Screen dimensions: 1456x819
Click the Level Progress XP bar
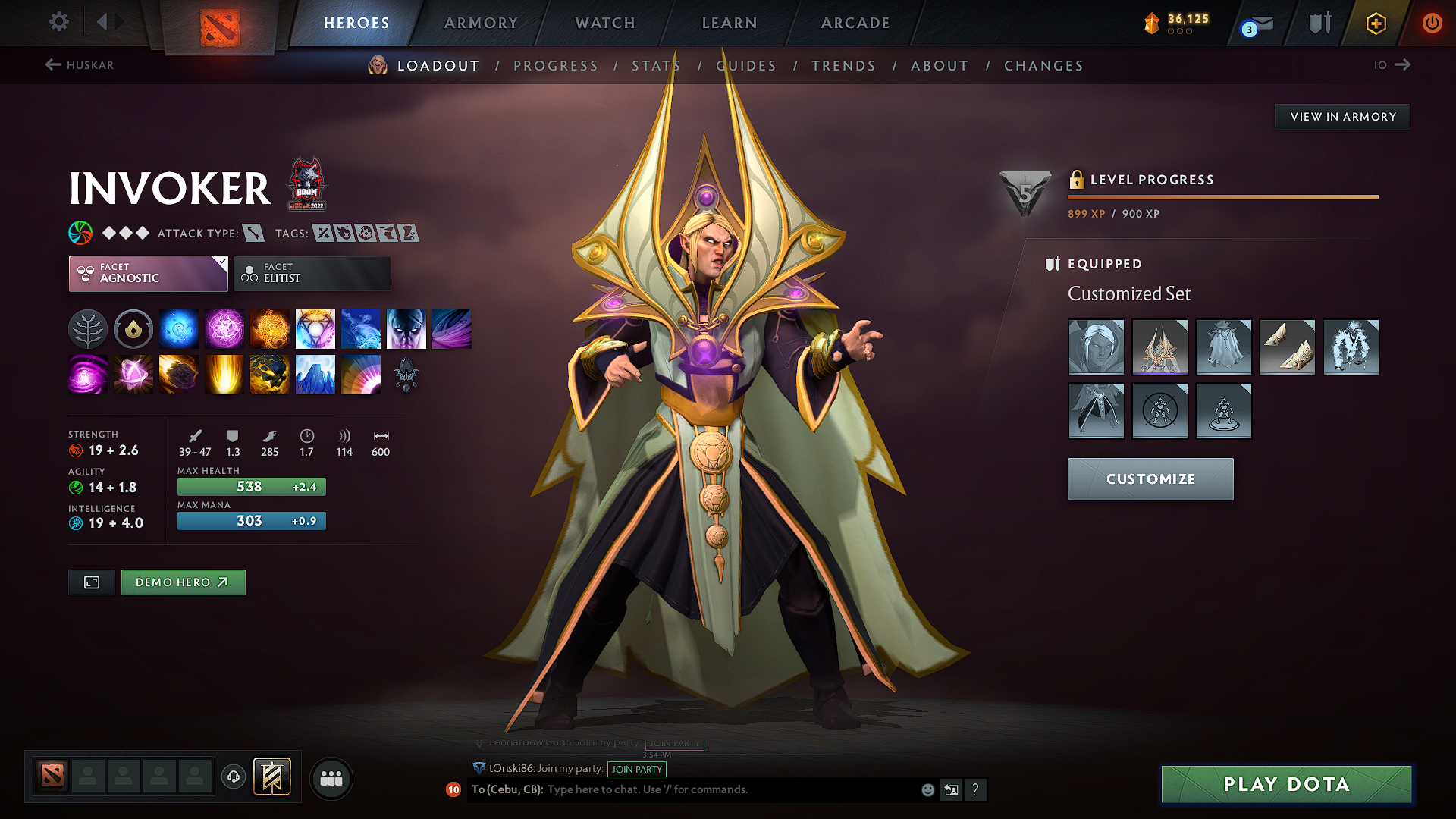pos(1222,196)
